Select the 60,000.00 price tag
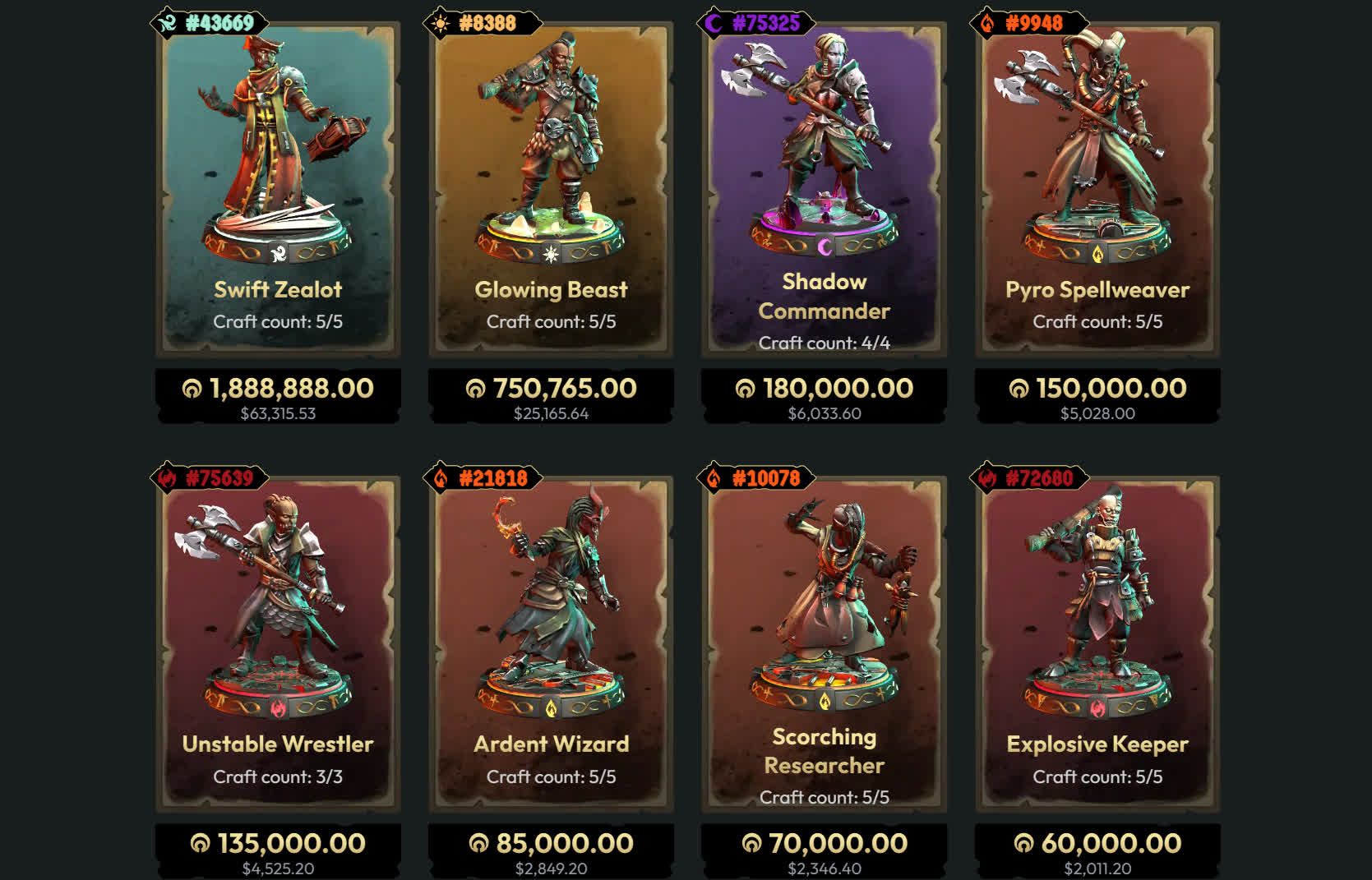The height and width of the screenshot is (880, 1372). click(x=1097, y=851)
